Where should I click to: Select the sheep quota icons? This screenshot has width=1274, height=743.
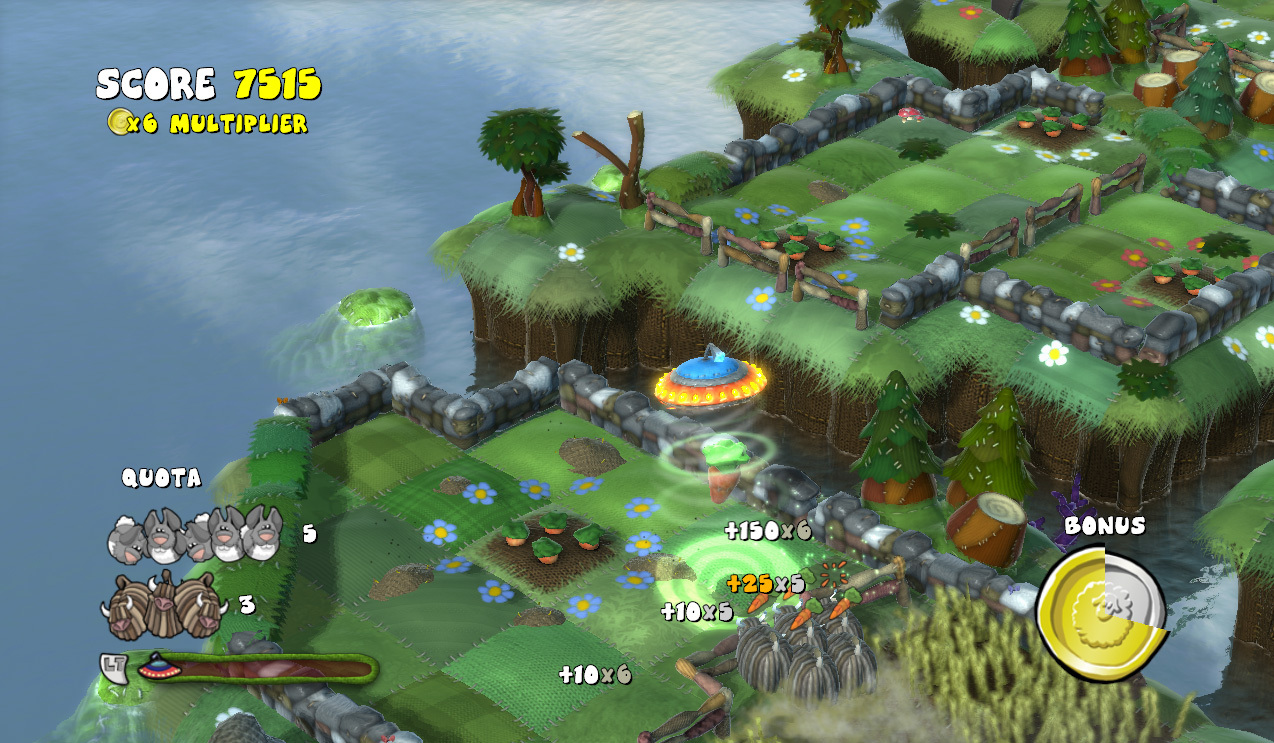[195, 534]
